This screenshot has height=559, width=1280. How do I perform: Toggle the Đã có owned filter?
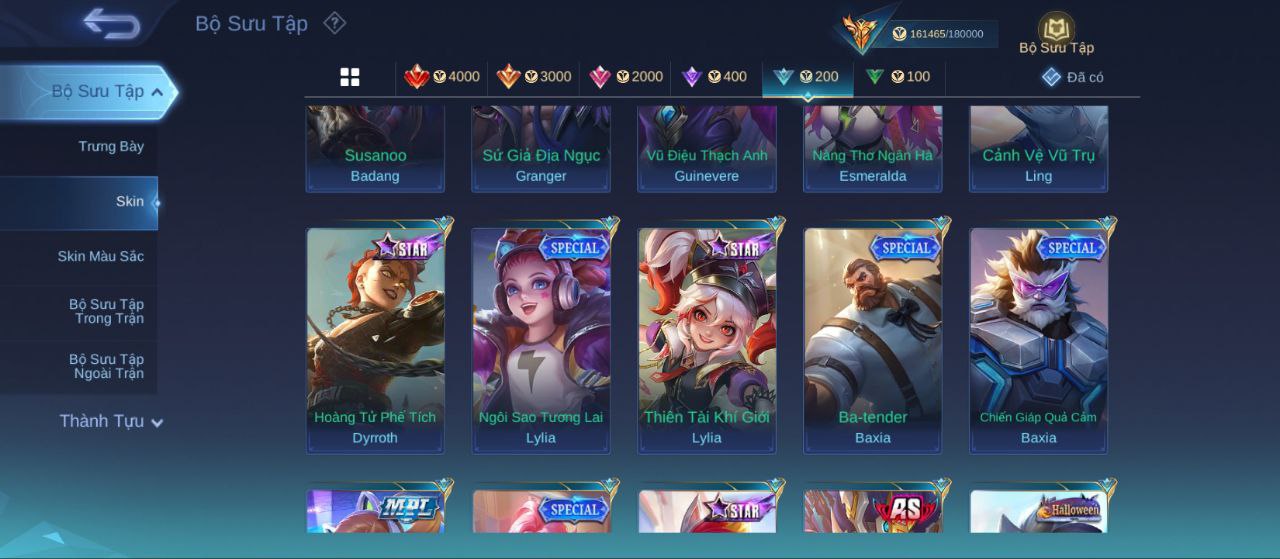1073,77
